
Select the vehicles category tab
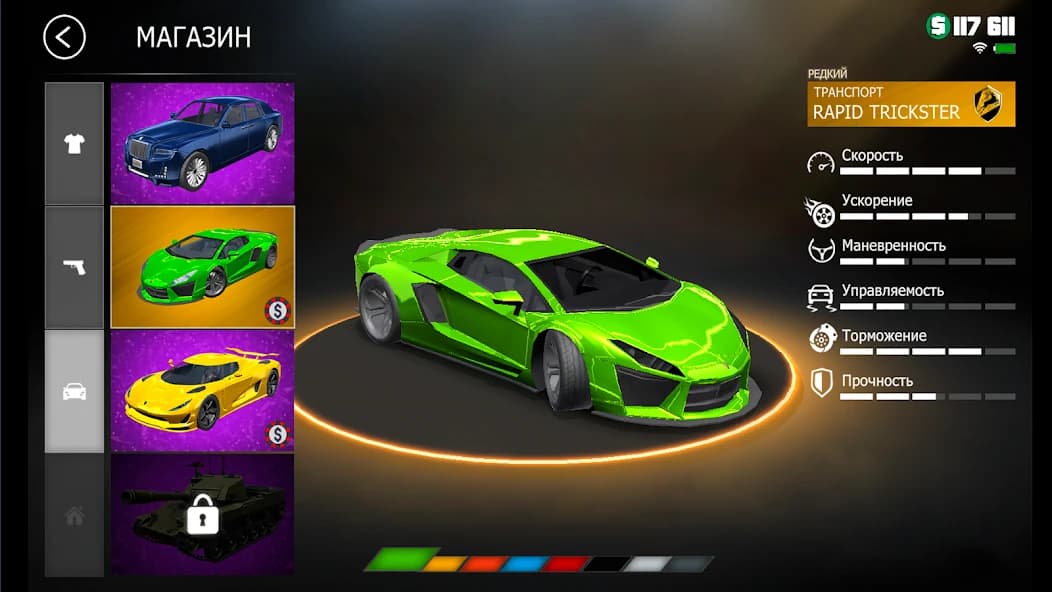pyautogui.click(x=74, y=391)
